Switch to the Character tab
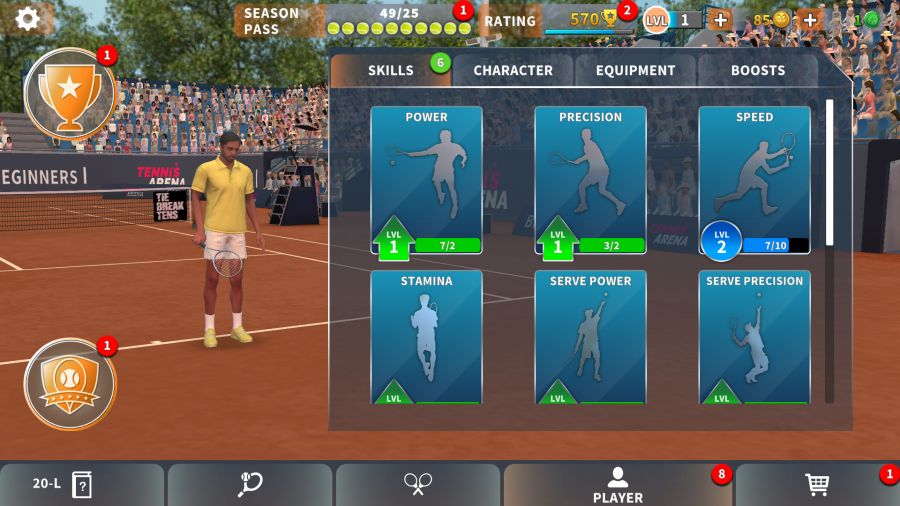Image resolution: width=900 pixels, height=506 pixels. [512, 70]
